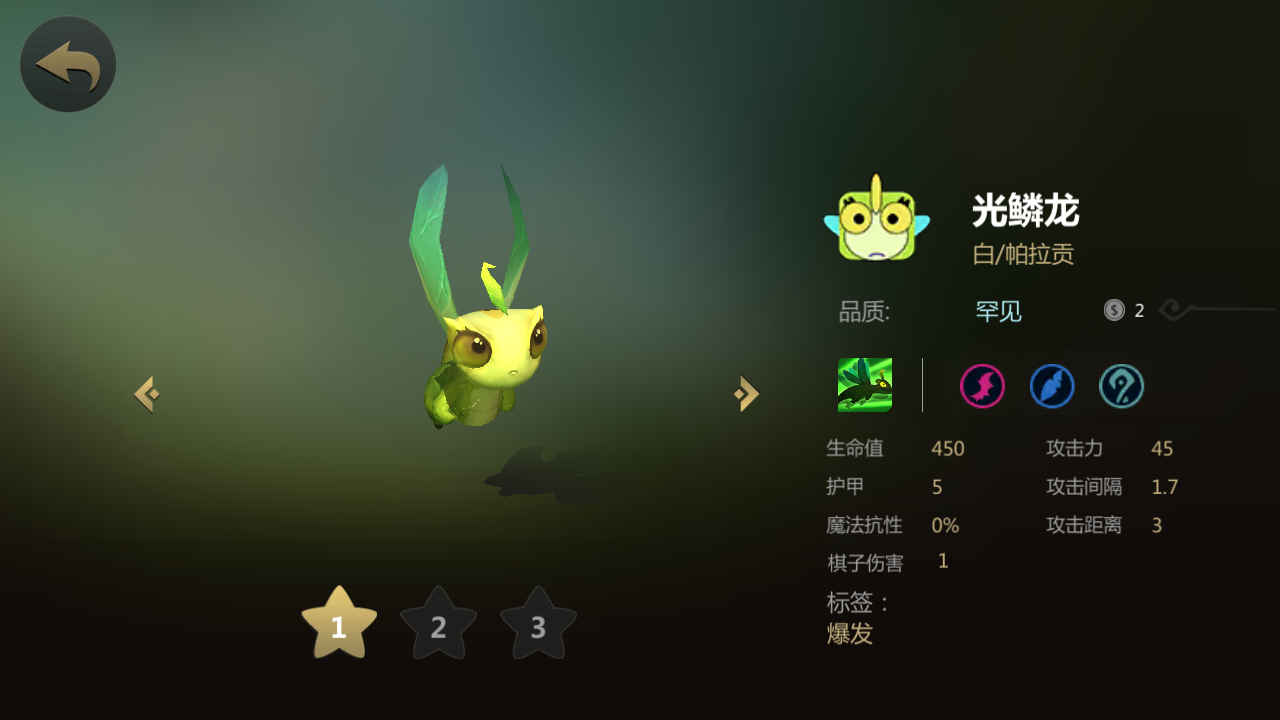Select the 2-star level star
Viewport: 1280px width, 720px height.
click(x=438, y=627)
